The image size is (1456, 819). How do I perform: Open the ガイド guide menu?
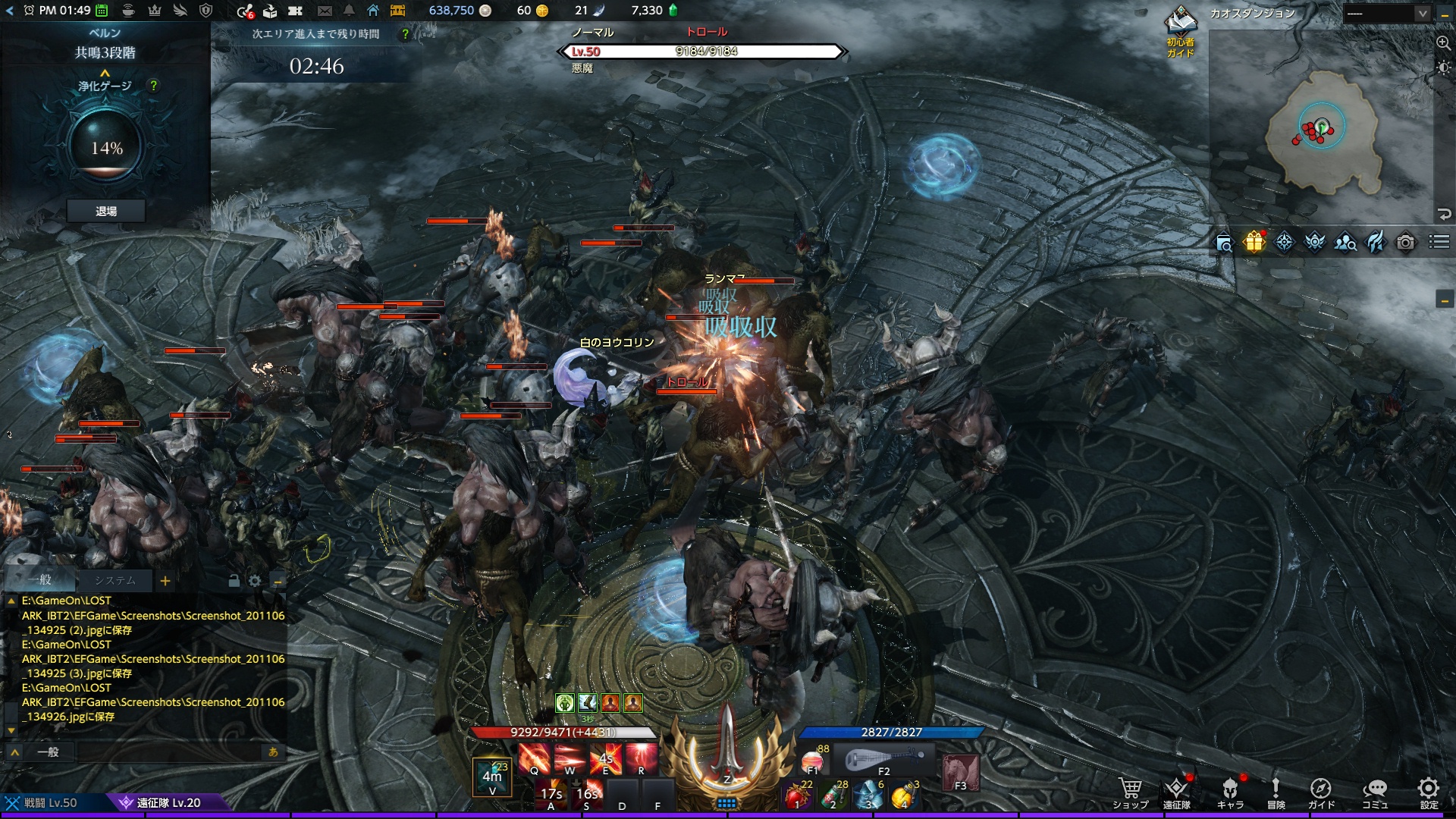pyautogui.click(x=1320, y=792)
